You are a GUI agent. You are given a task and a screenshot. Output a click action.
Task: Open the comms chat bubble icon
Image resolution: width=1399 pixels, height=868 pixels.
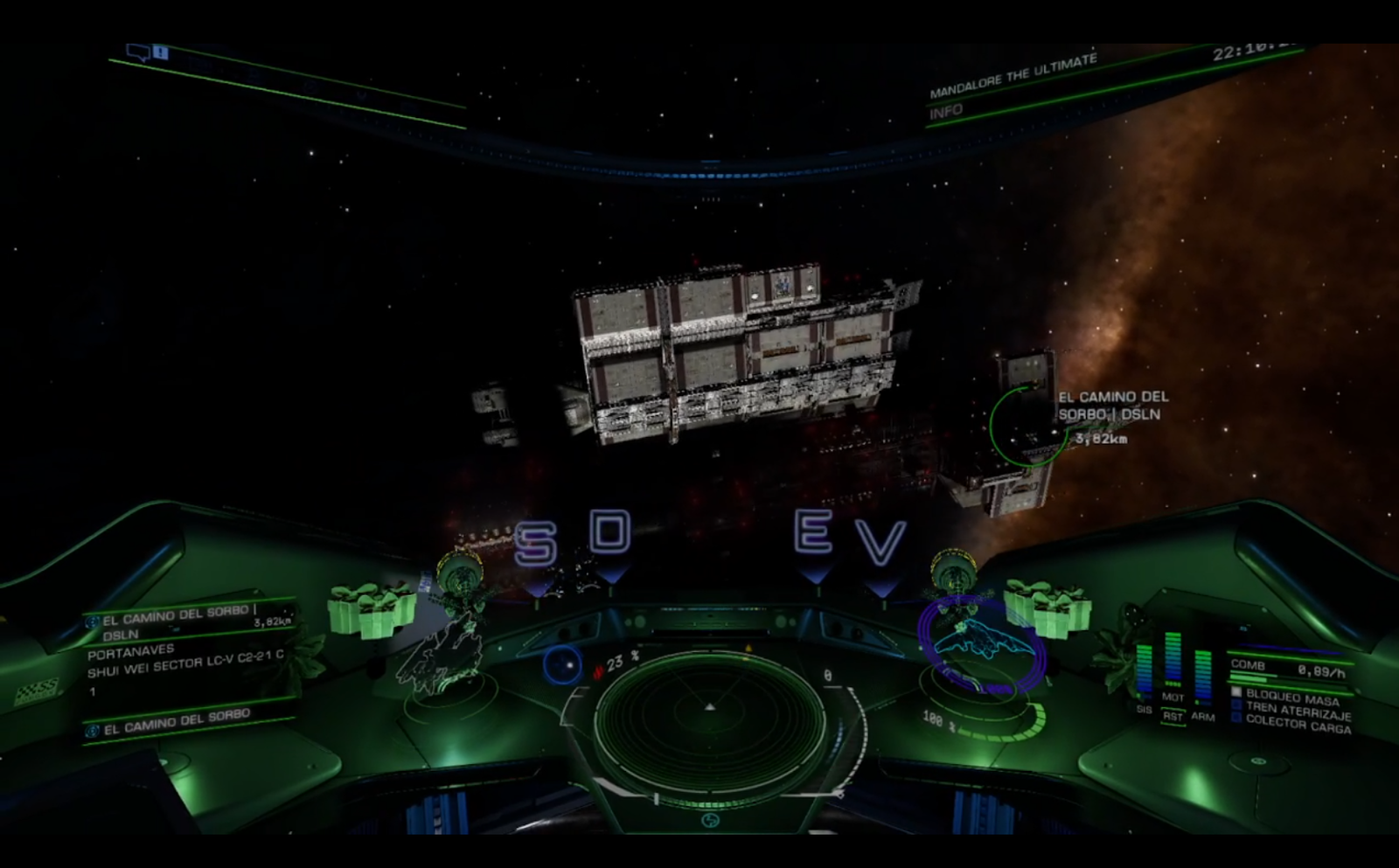(x=139, y=52)
